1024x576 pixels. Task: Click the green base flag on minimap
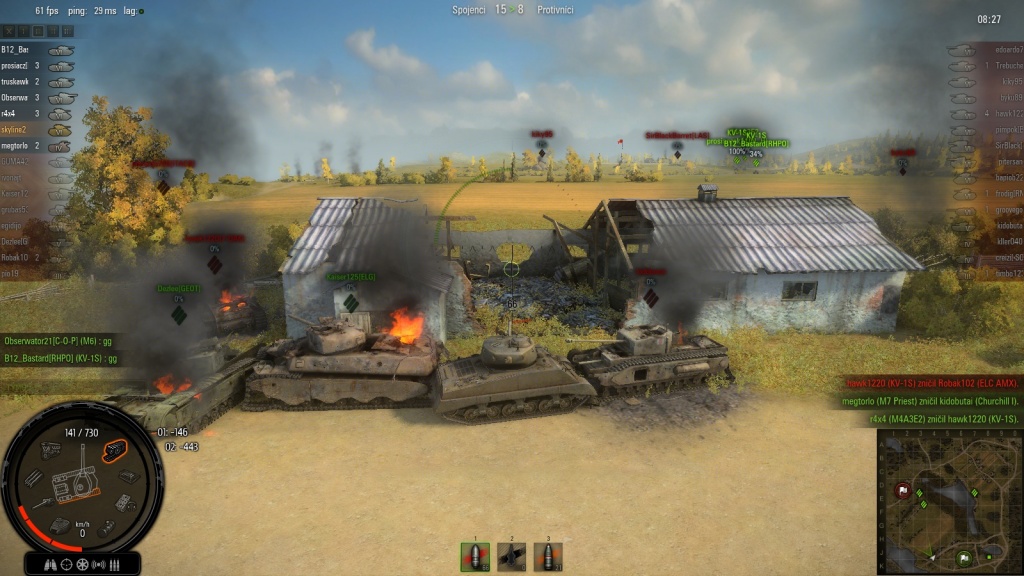pos(964,558)
